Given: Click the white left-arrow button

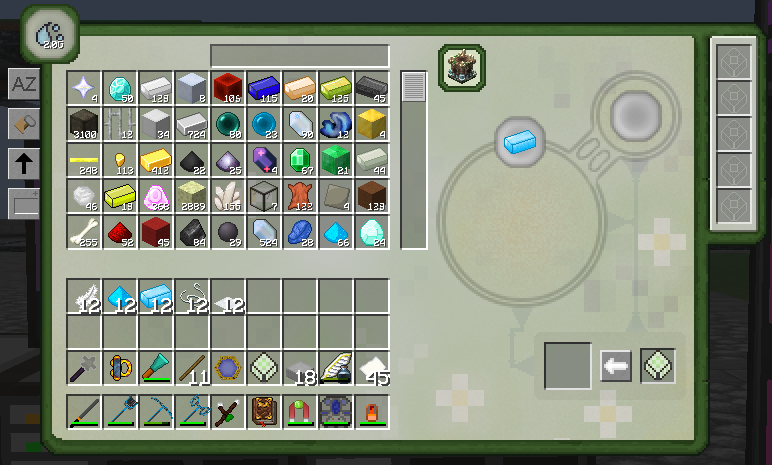Looking at the screenshot, I should 615,366.
